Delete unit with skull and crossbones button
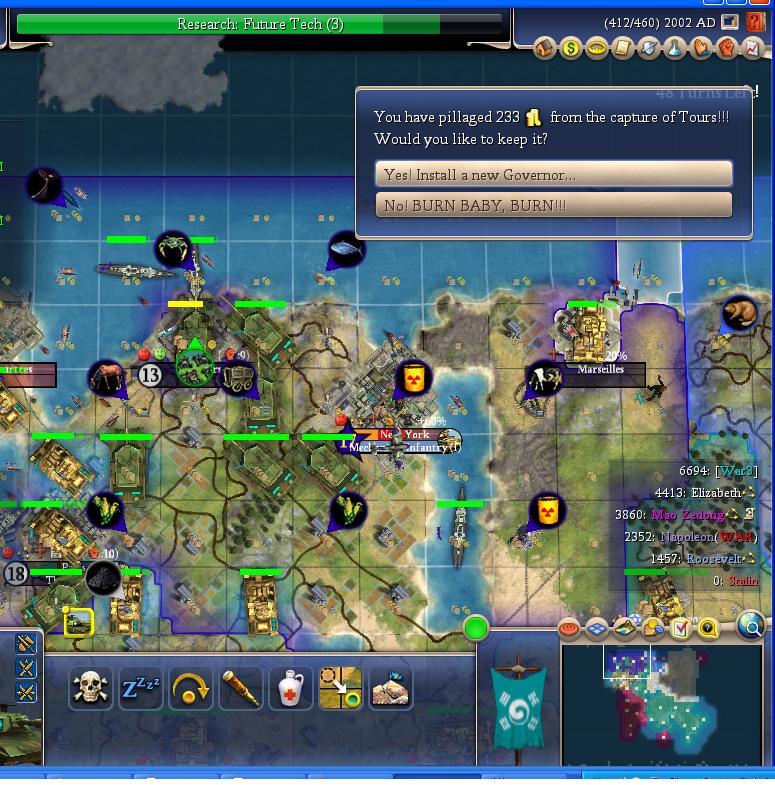This screenshot has width=775, height=785. point(91,688)
